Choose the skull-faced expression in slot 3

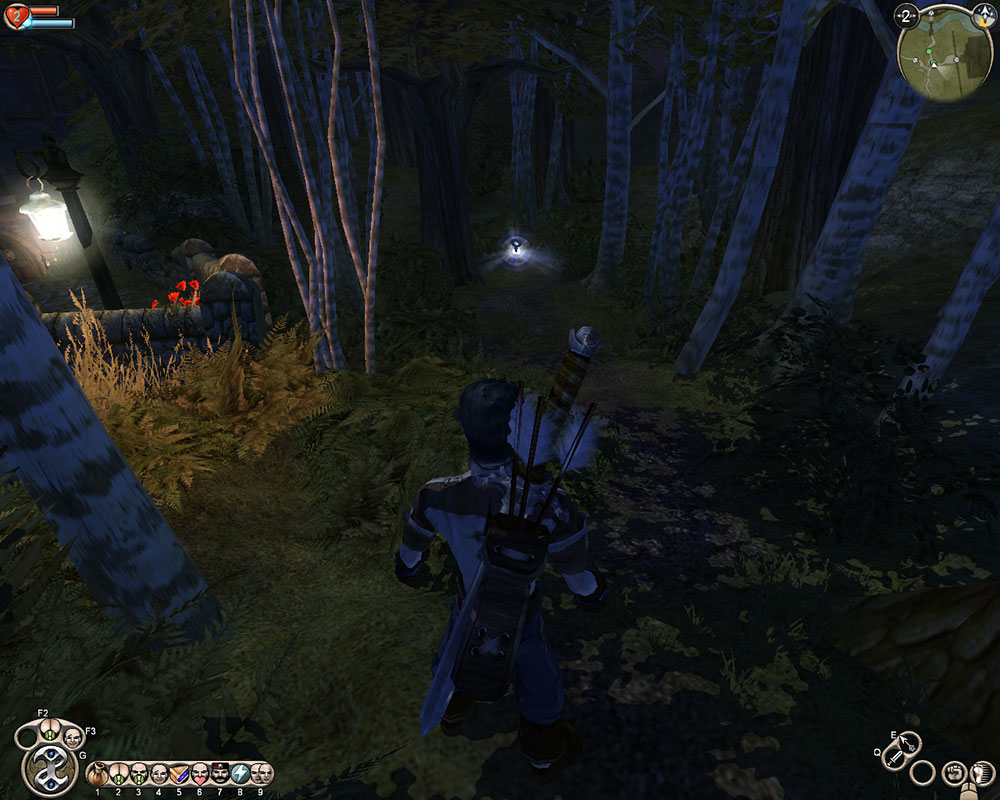138,773
